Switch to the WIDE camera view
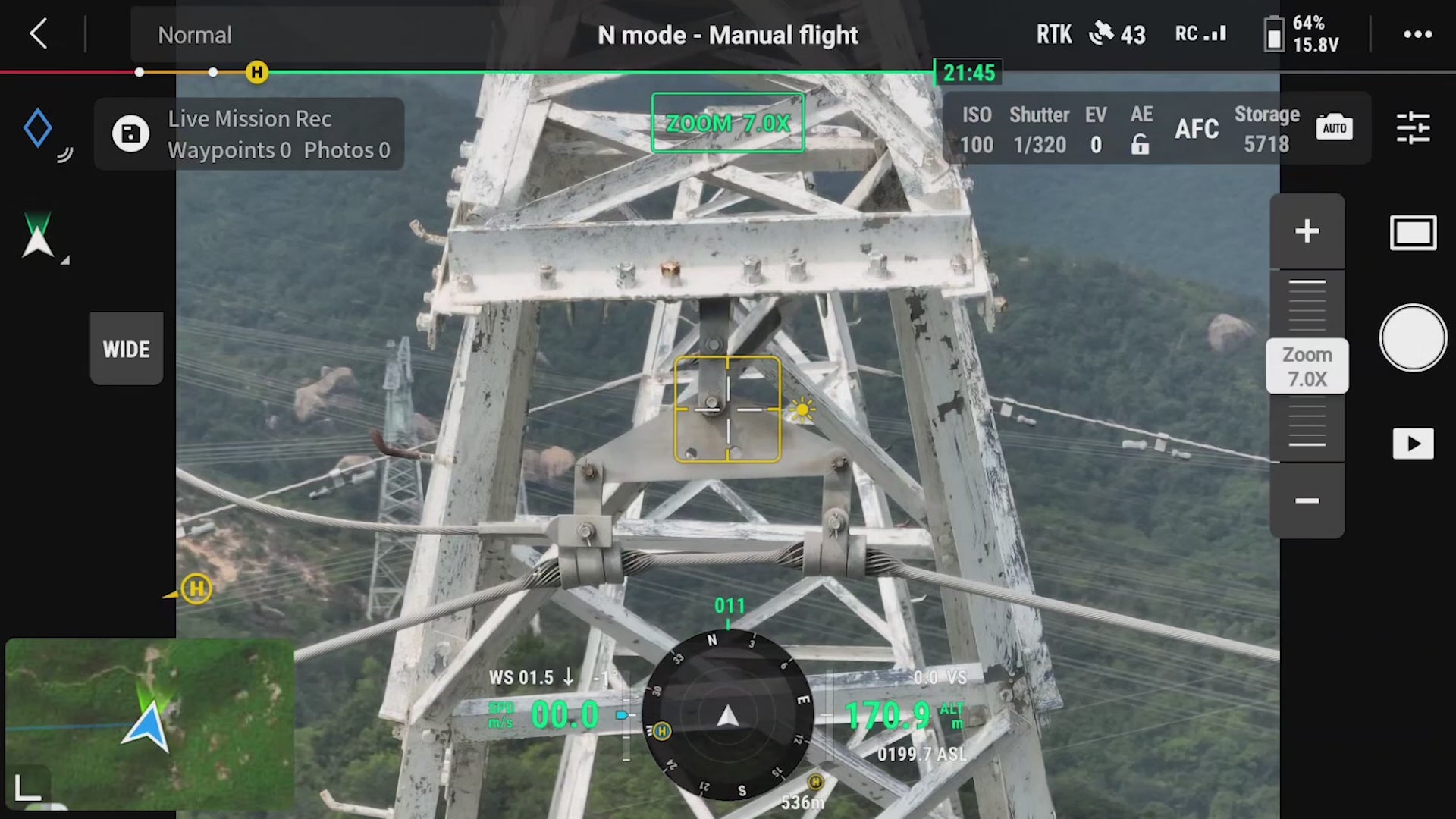The height and width of the screenshot is (819, 1456). 126,349
